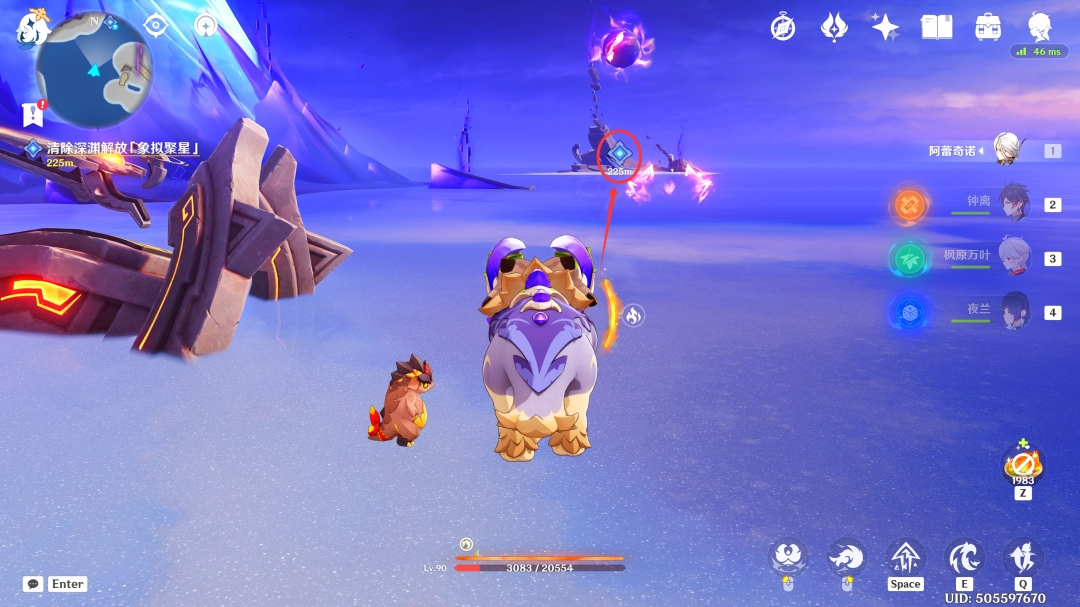Click the round star icon beside the minimap

pyautogui.click(x=206, y=26)
